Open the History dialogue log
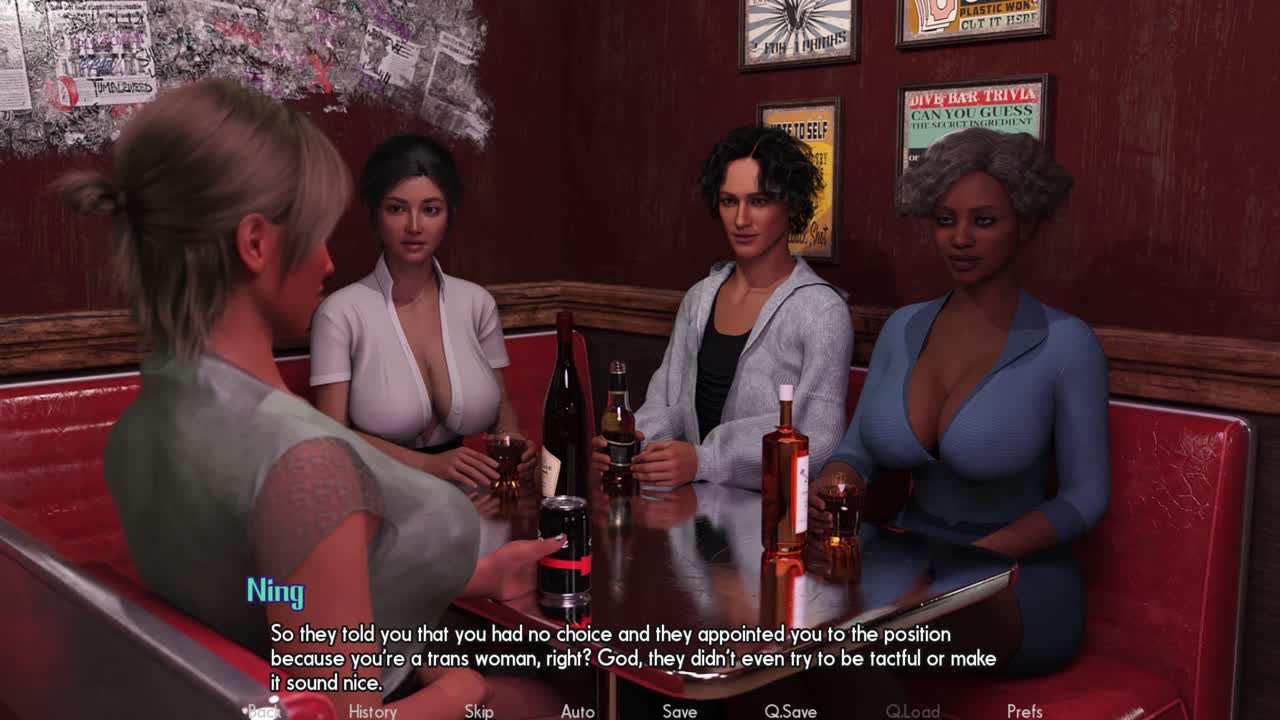Screen dimensions: 1280x720 (371, 711)
